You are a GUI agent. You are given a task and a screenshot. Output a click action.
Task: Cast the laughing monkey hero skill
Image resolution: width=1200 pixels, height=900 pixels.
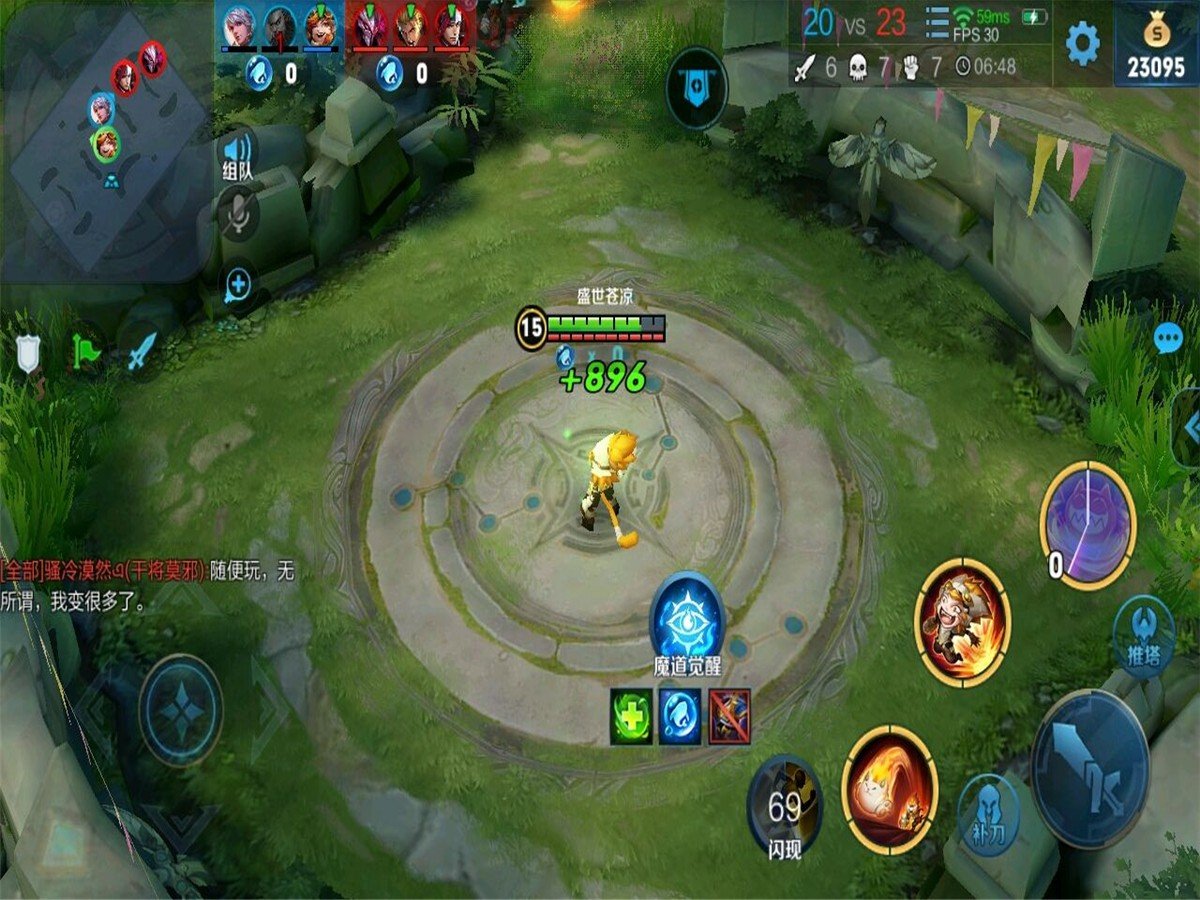pos(963,623)
